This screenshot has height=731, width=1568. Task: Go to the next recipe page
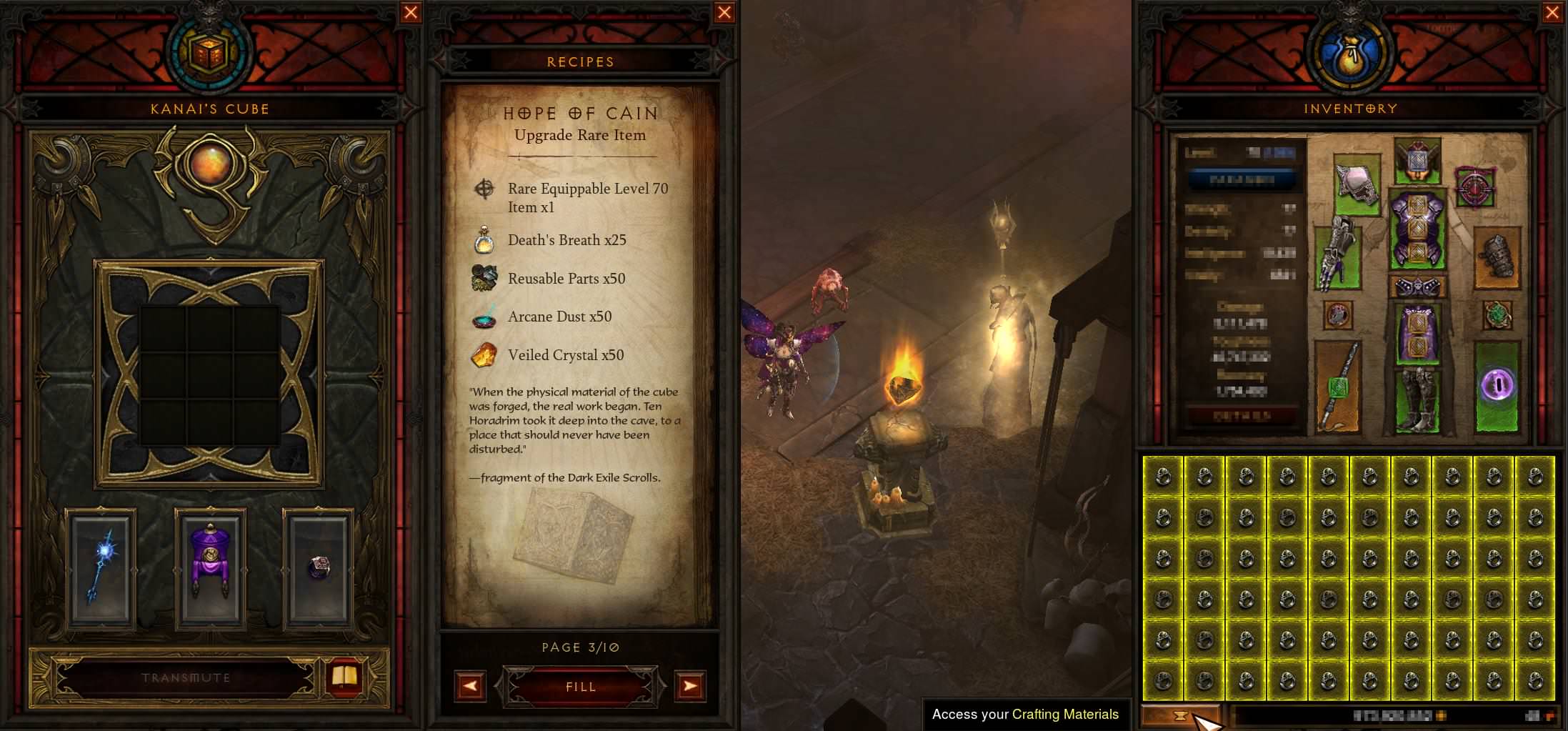point(690,687)
